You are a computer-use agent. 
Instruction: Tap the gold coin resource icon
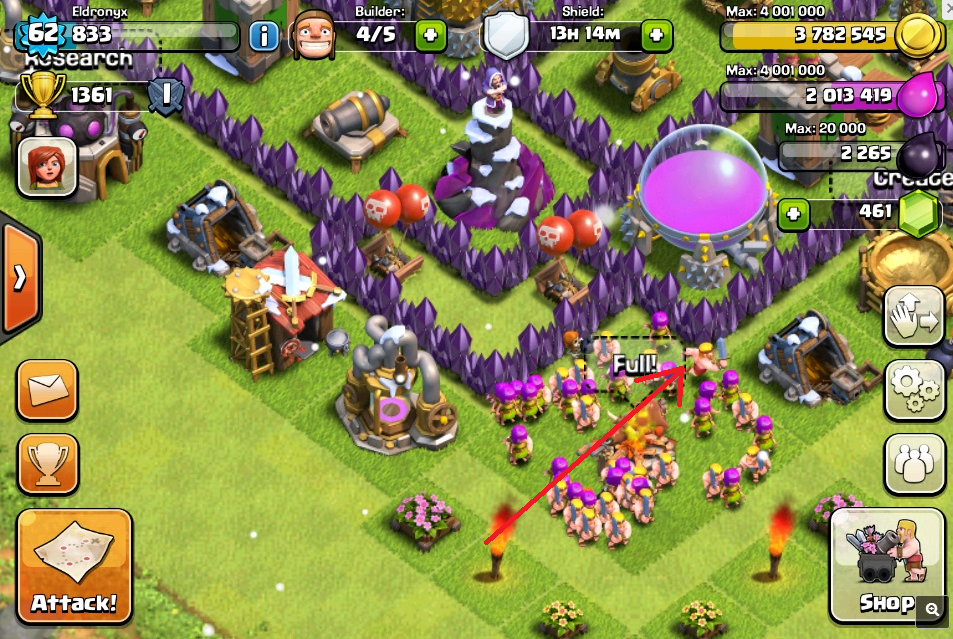[916, 36]
